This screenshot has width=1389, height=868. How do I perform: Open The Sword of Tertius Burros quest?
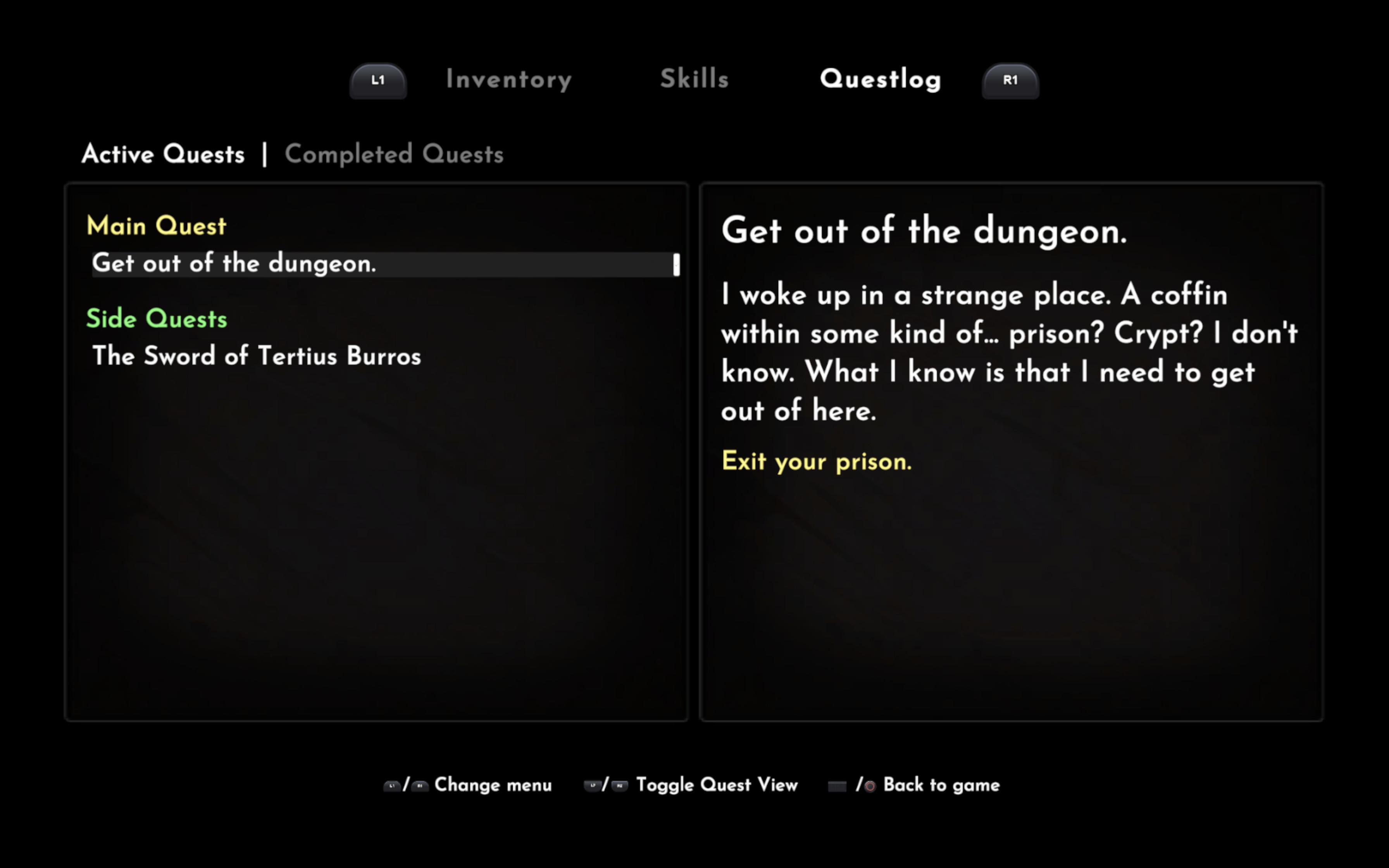tap(257, 356)
